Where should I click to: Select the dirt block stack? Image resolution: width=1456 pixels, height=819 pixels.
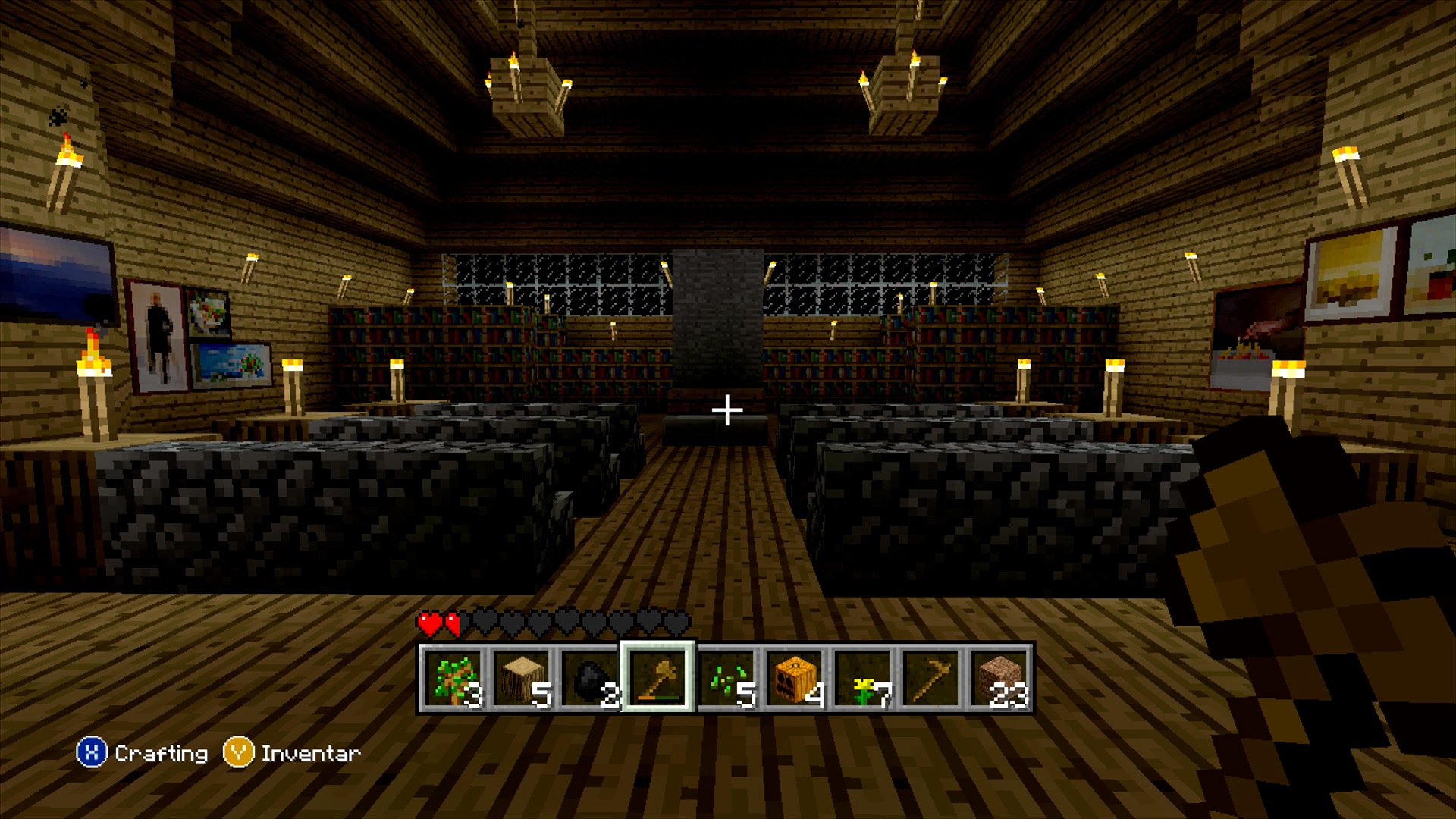[999, 678]
